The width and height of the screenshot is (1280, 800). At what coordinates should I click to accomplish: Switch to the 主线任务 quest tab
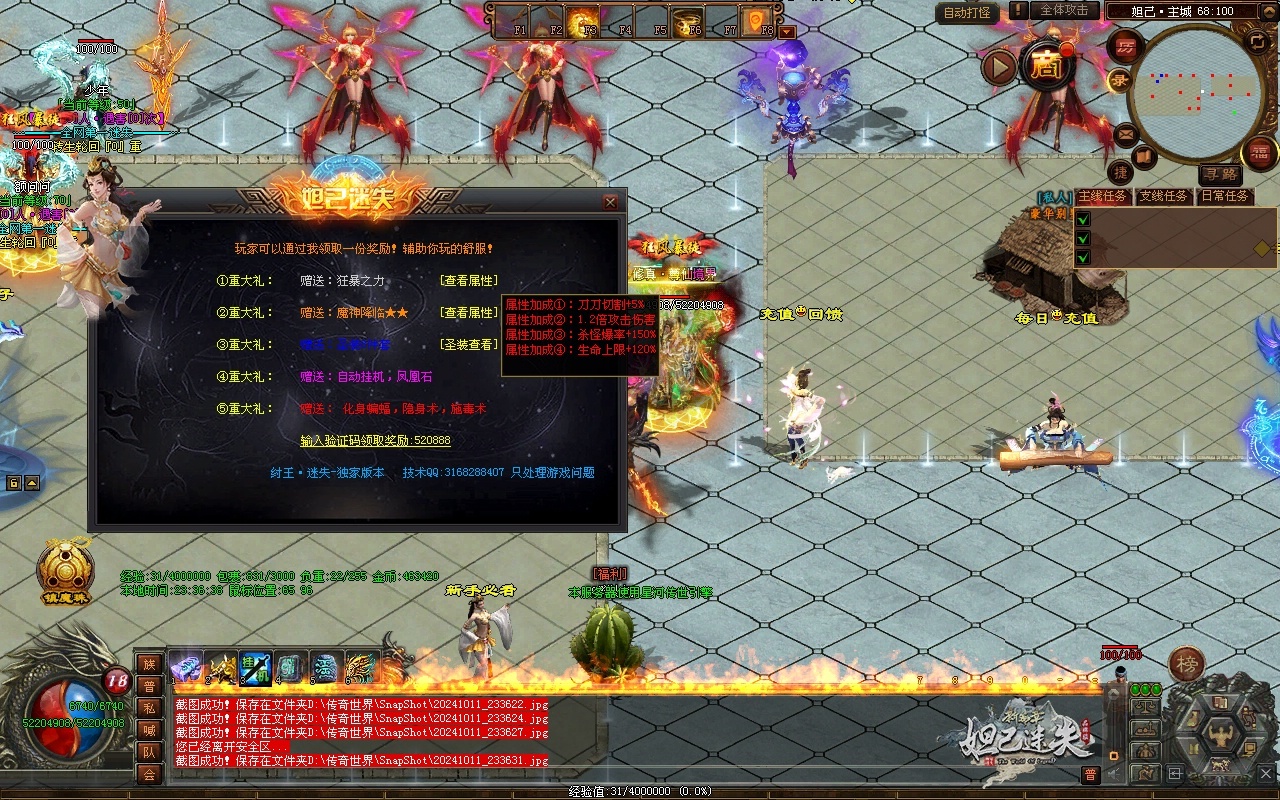tap(1103, 196)
